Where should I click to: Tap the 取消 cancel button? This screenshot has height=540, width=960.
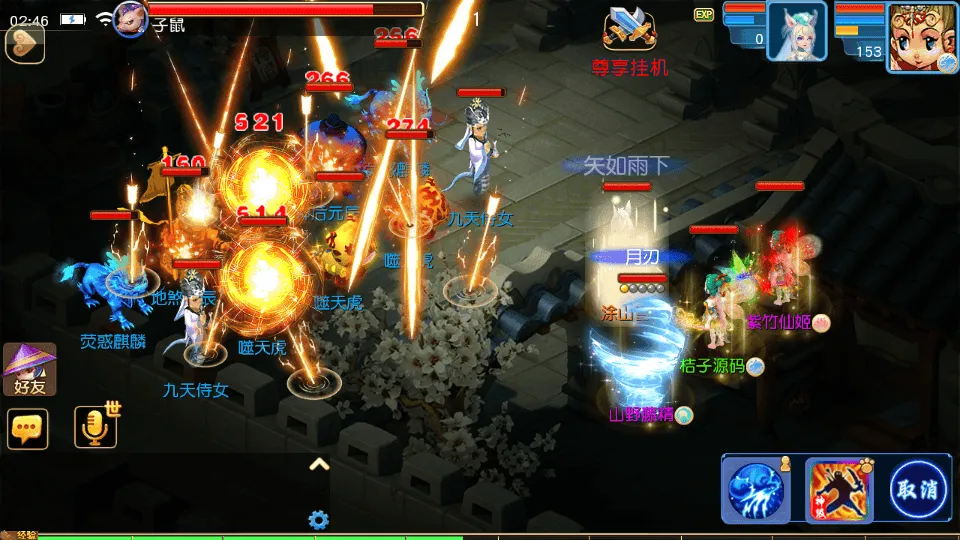tap(919, 489)
